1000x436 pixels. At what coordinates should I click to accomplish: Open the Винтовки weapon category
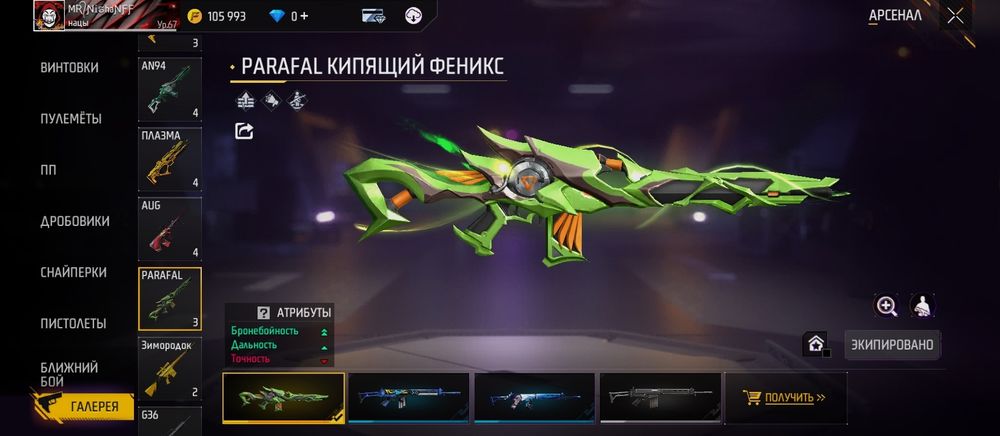(69, 68)
